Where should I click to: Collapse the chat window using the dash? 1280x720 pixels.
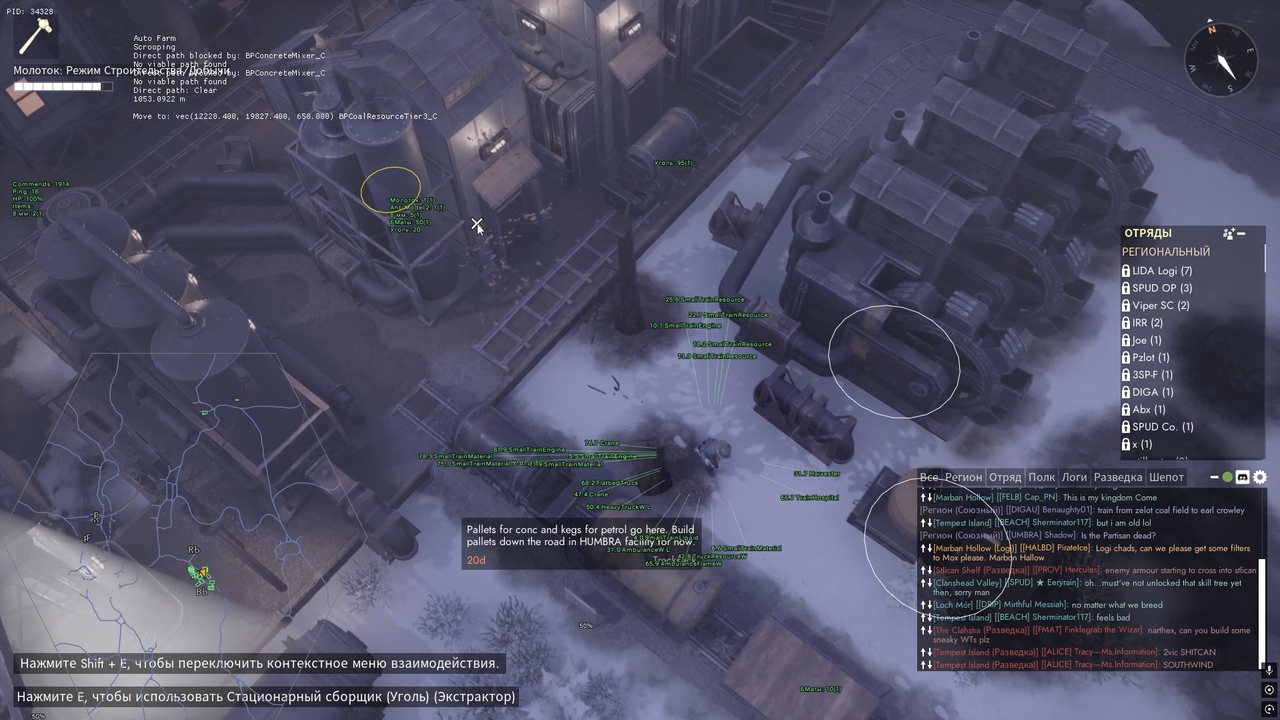[1215, 477]
